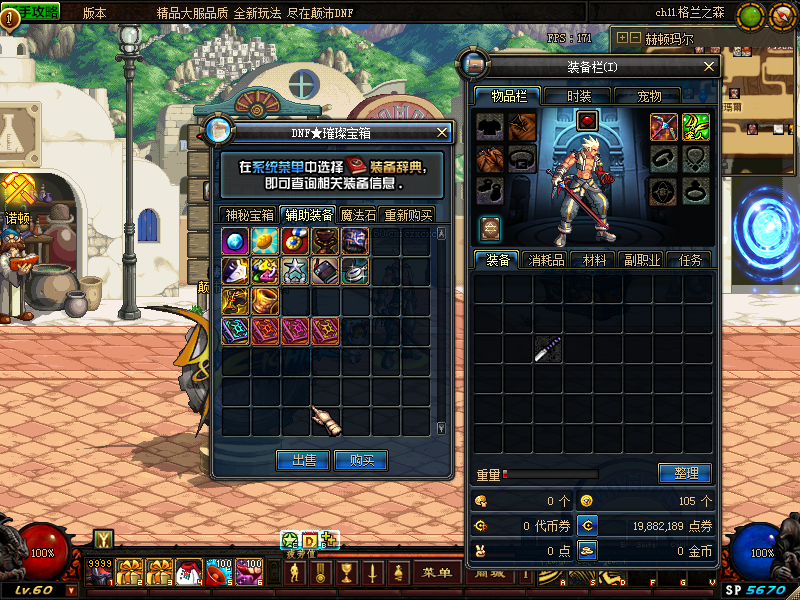
Task: Close the DNF treasure box shop window
Action: coord(443,132)
